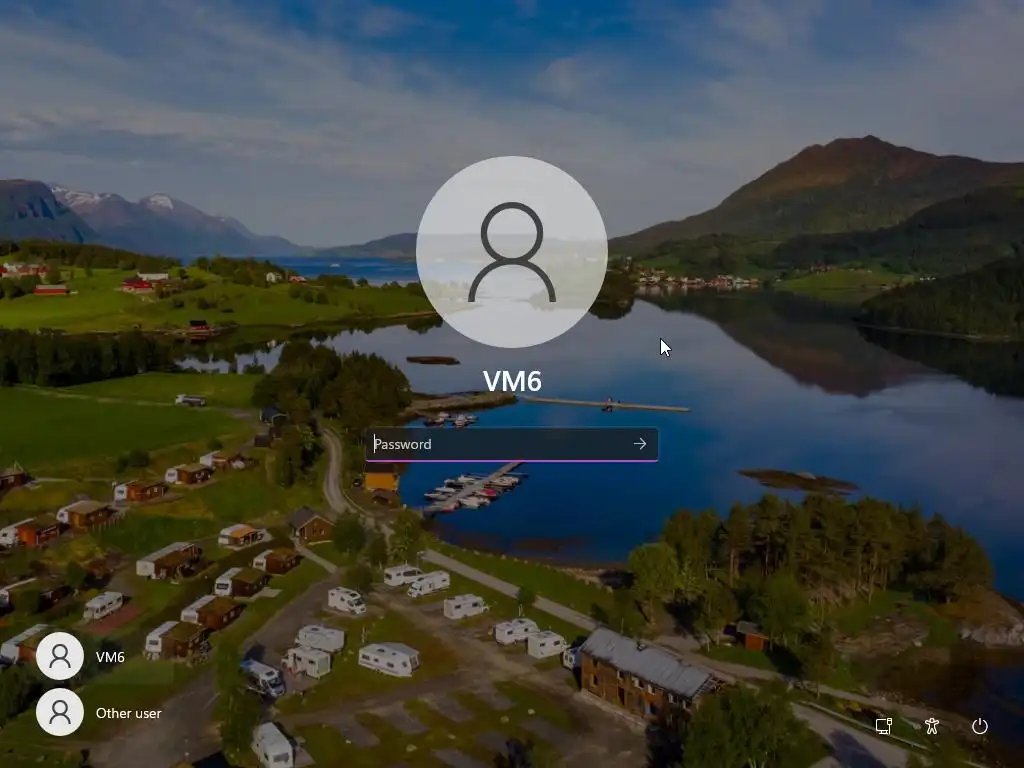Image resolution: width=1024 pixels, height=768 pixels.
Task: Open the Power options button
Action: [980, 726]
